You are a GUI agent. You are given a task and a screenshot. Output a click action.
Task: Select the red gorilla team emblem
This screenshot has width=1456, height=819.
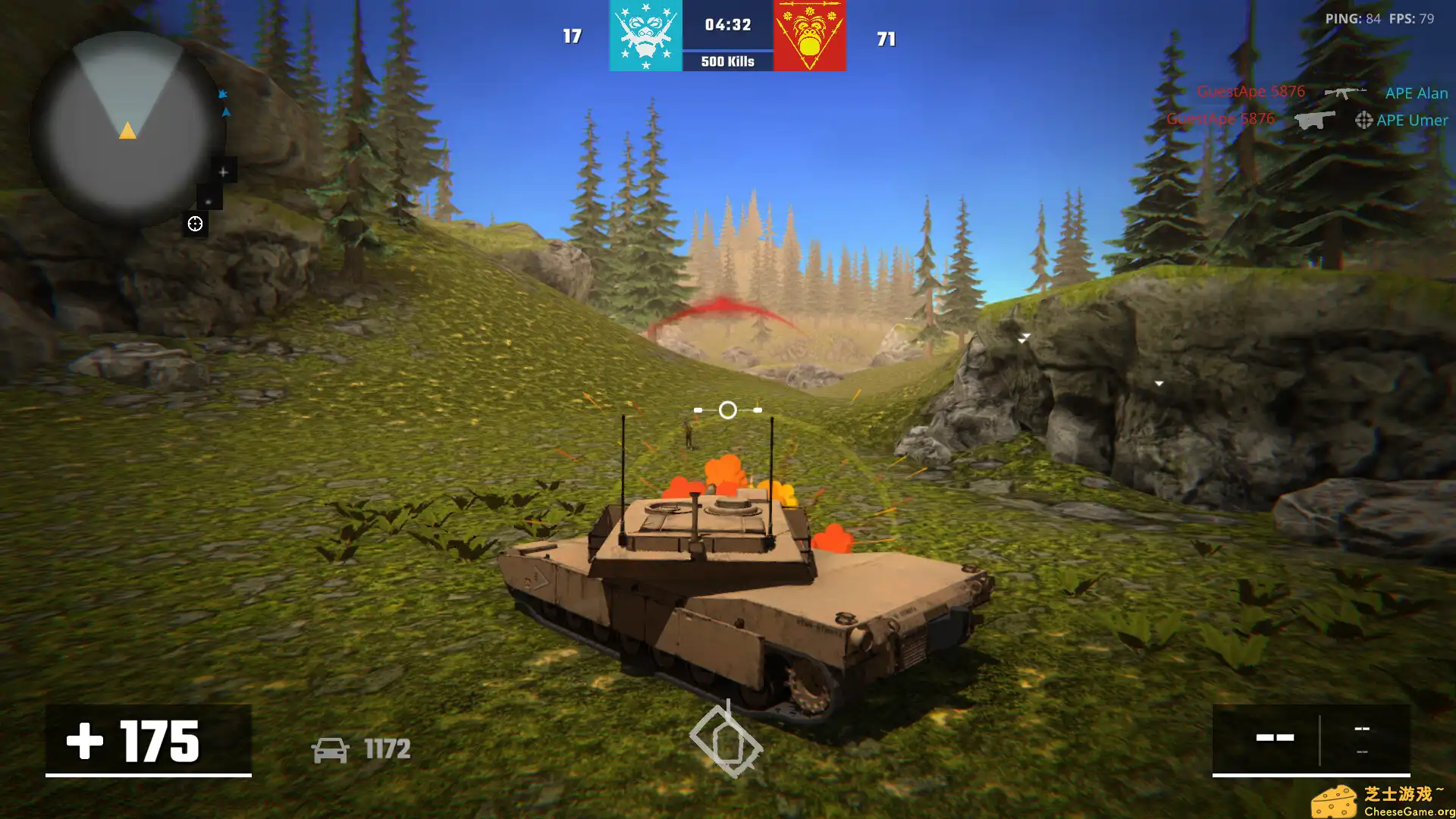coord(809,34)
